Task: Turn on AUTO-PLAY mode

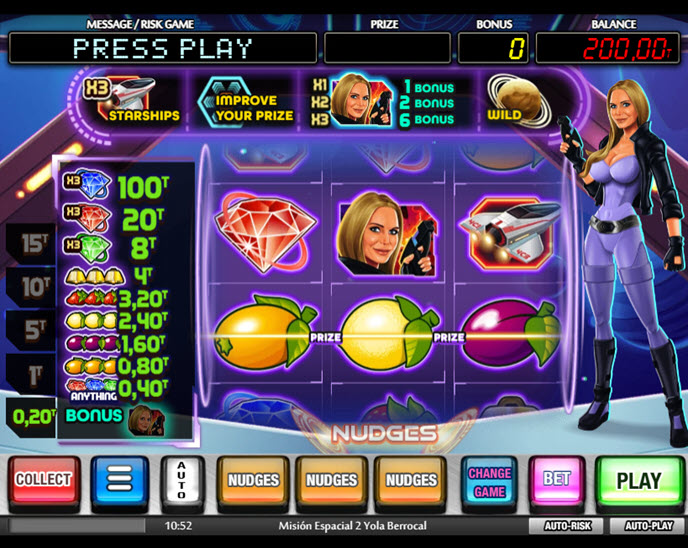Action: [x=648, y=525]
